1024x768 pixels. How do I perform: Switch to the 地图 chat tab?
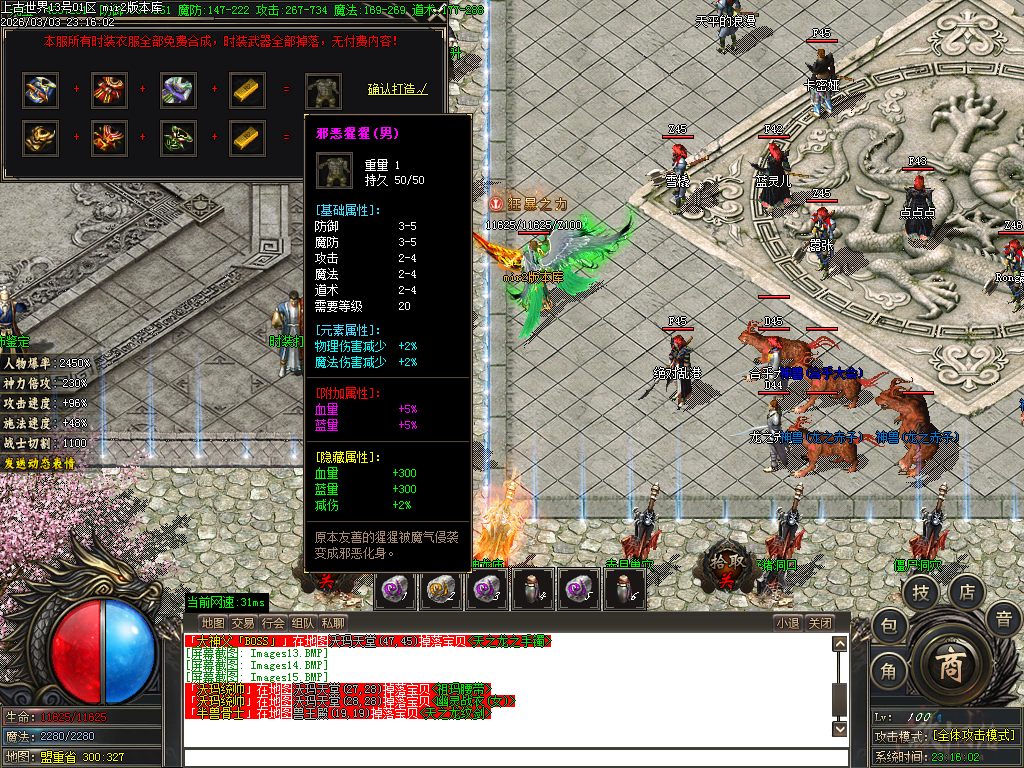(x=213, y=623)
